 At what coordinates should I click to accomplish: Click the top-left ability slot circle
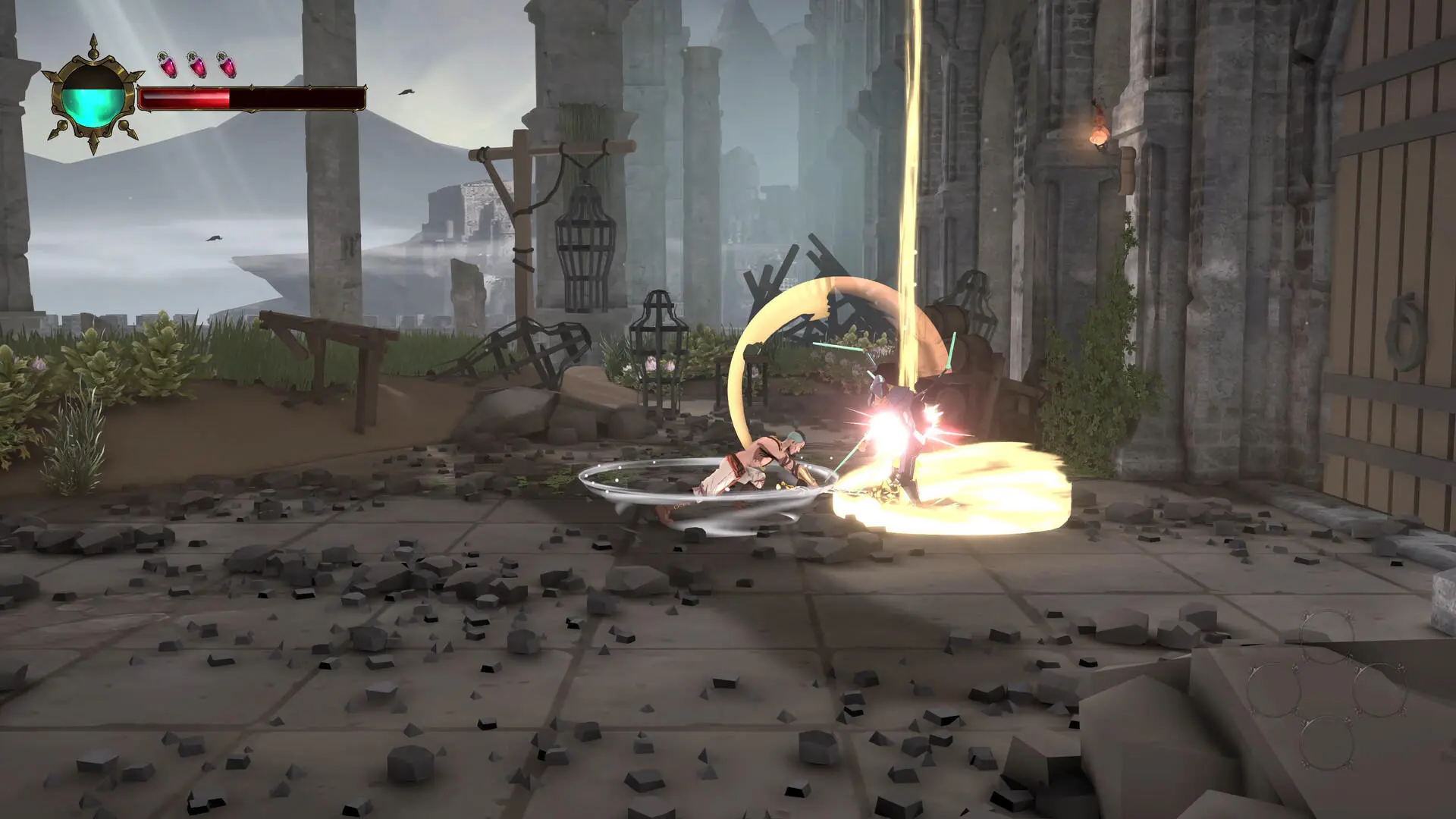(x=1327, y=636)
